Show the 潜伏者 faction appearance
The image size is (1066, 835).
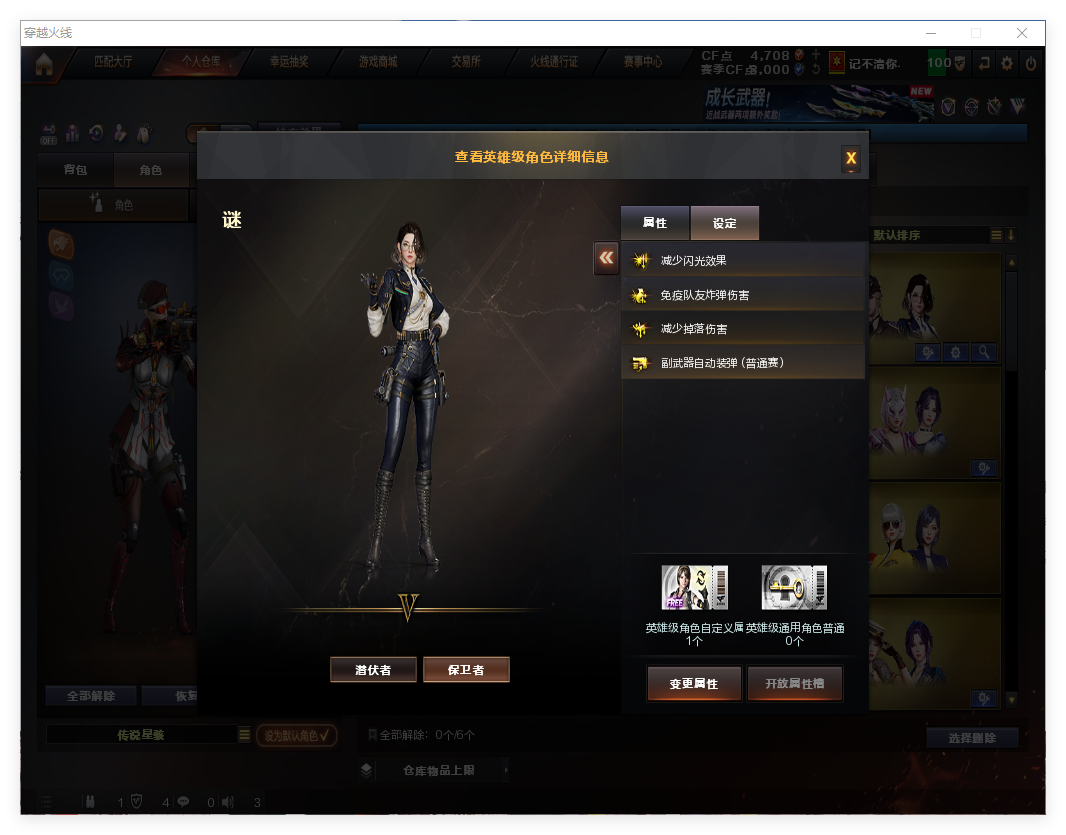[373, 670]
